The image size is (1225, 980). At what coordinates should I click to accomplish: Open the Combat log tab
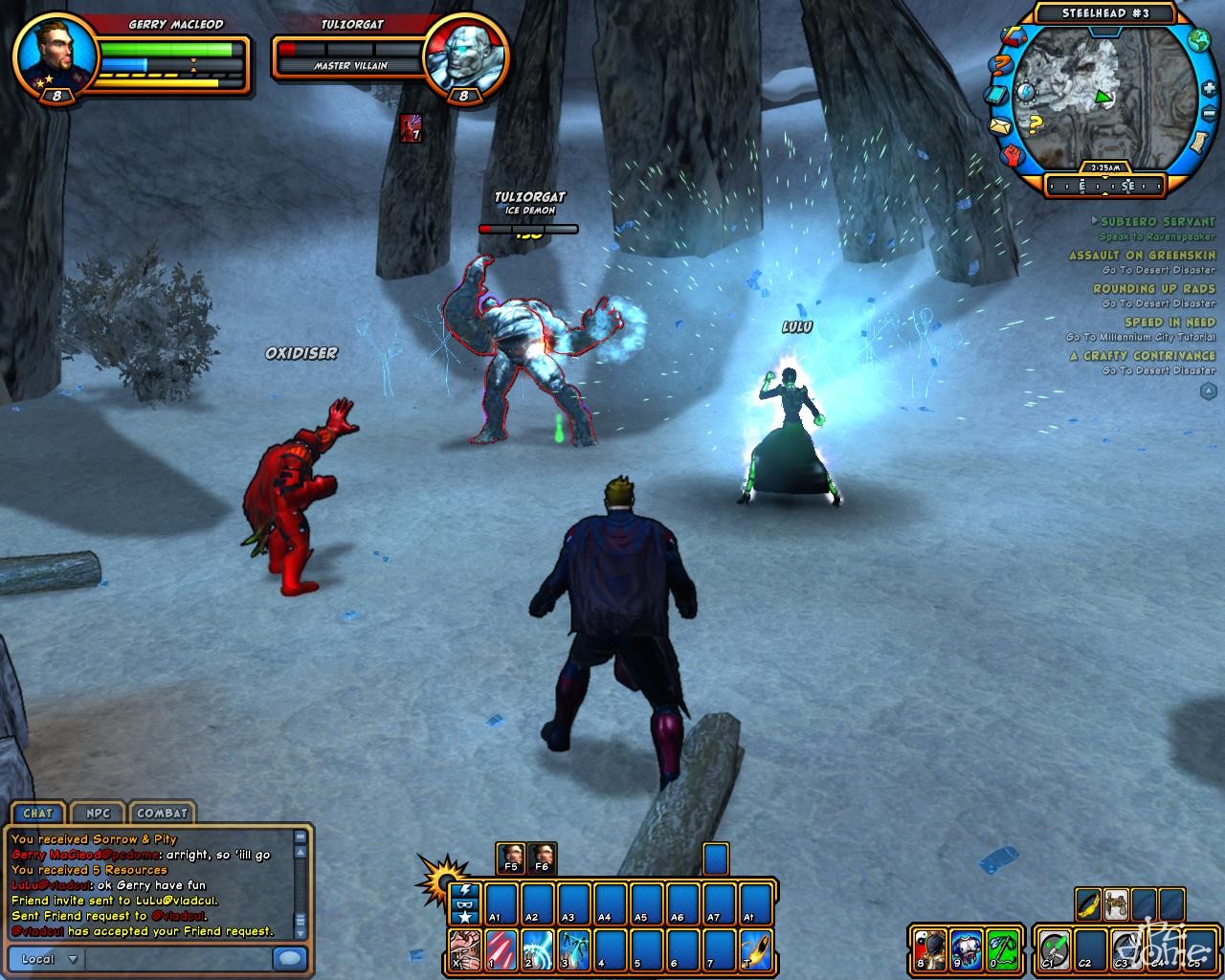[162, 813]
